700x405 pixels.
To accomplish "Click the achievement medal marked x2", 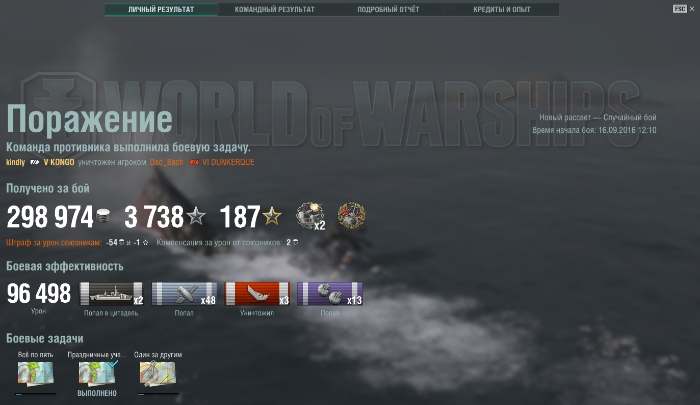I will [310, 215].
